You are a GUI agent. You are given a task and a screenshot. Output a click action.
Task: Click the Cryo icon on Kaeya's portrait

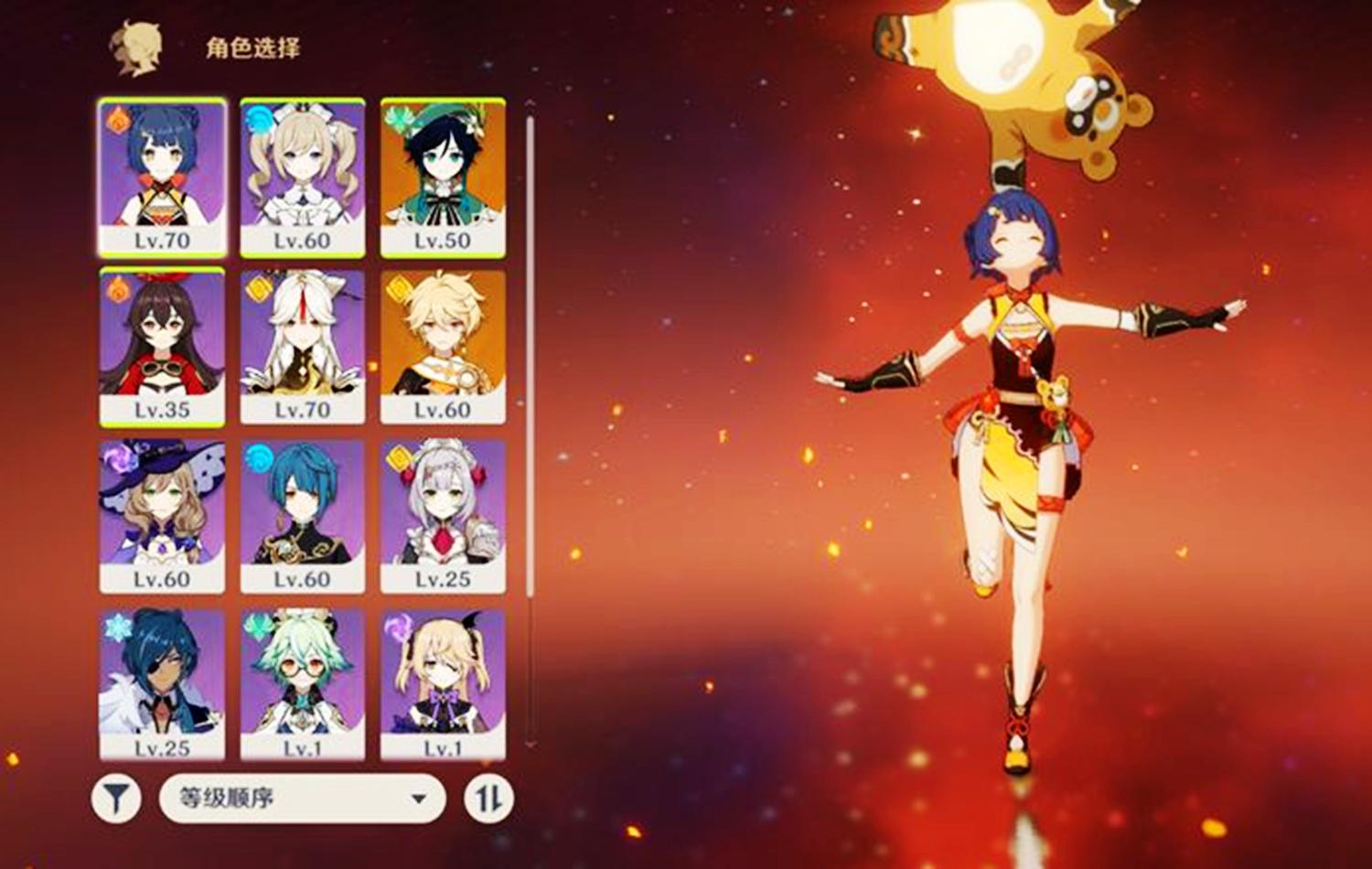pos(116,627)
